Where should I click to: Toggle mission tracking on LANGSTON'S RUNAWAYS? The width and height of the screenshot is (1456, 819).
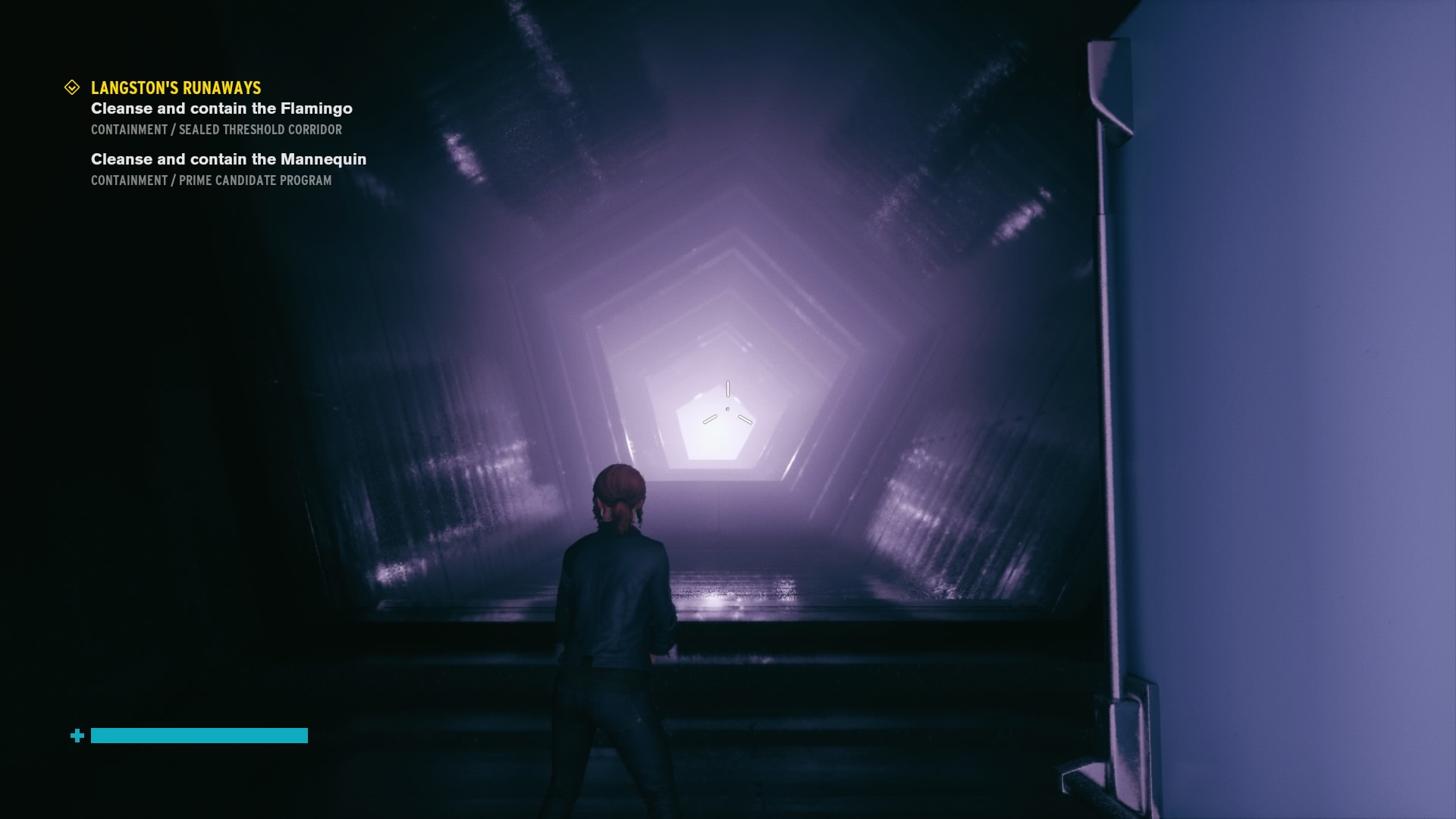(175, 88)
